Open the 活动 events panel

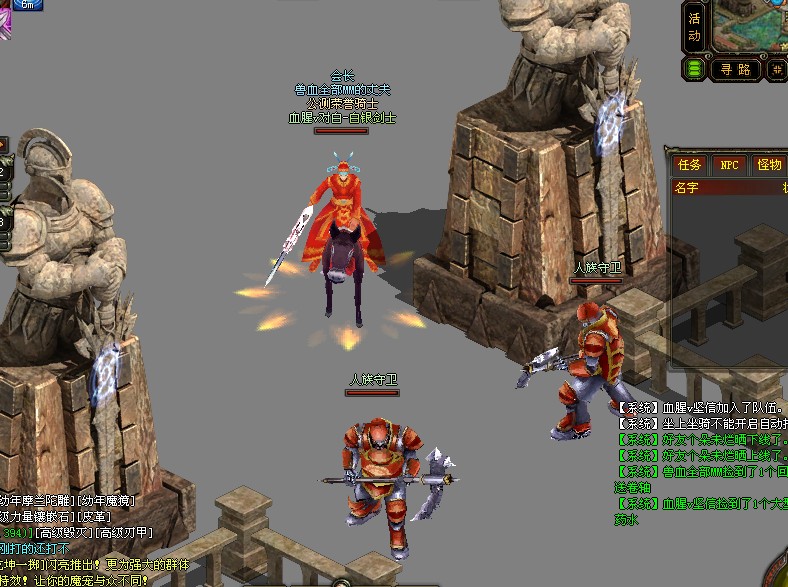[x=695, y=28]
